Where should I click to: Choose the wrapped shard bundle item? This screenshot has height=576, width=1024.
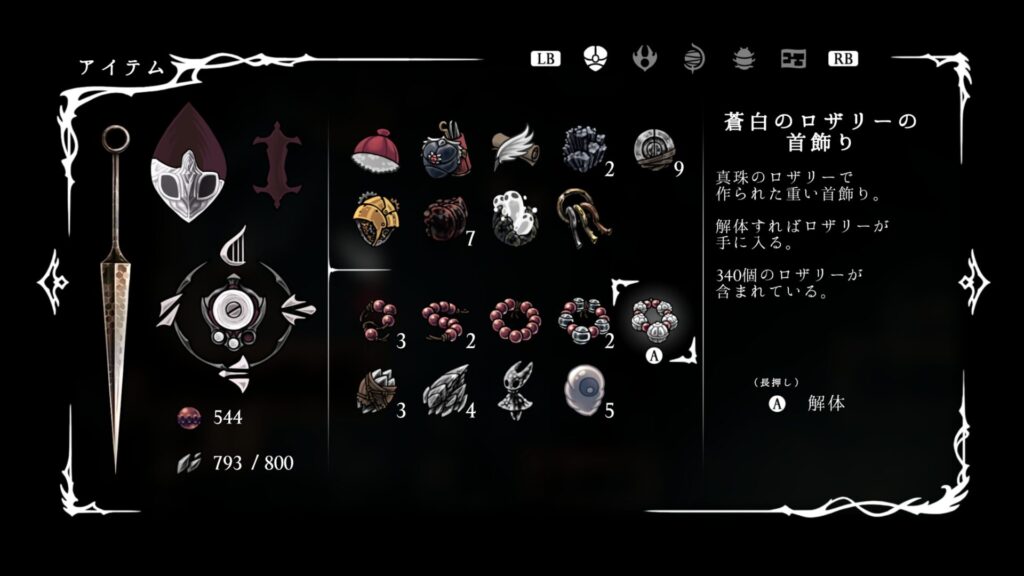click(x=377, y=391)
